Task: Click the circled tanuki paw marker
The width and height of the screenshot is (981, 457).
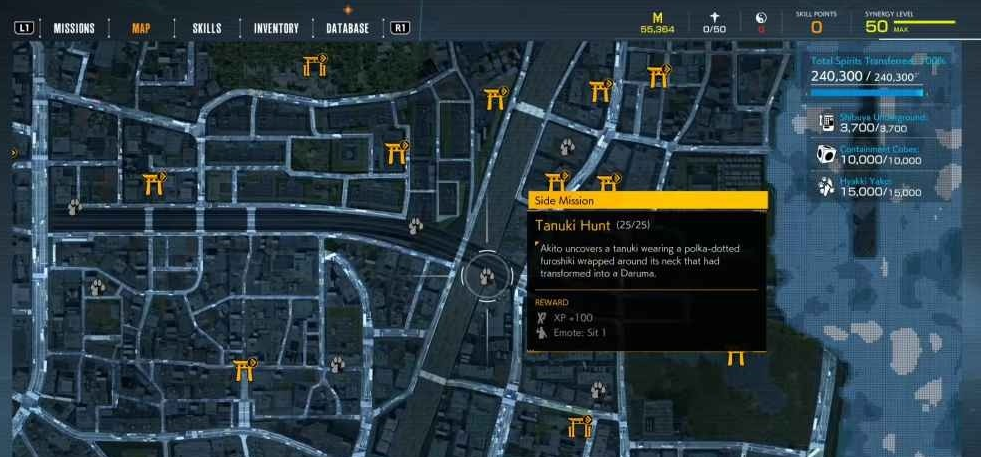Action: (487, 273)
